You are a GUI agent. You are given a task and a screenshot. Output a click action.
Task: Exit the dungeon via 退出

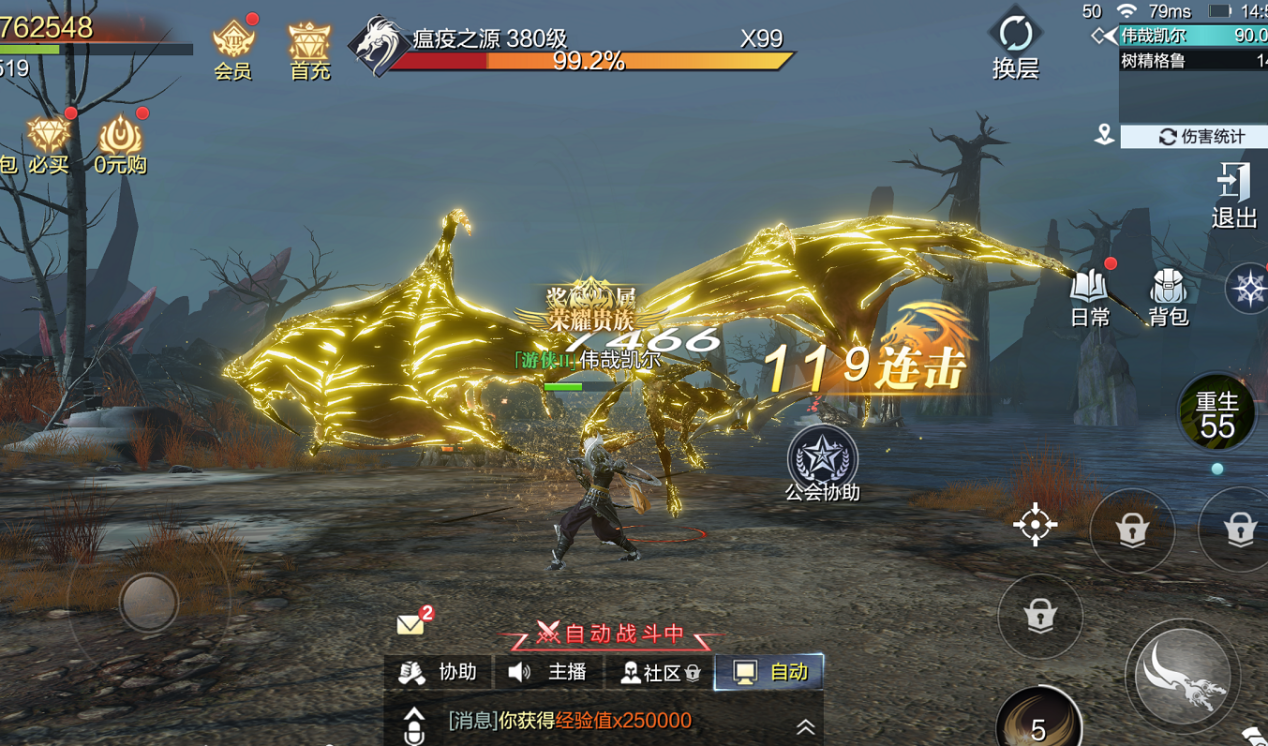pos(1233,194)
